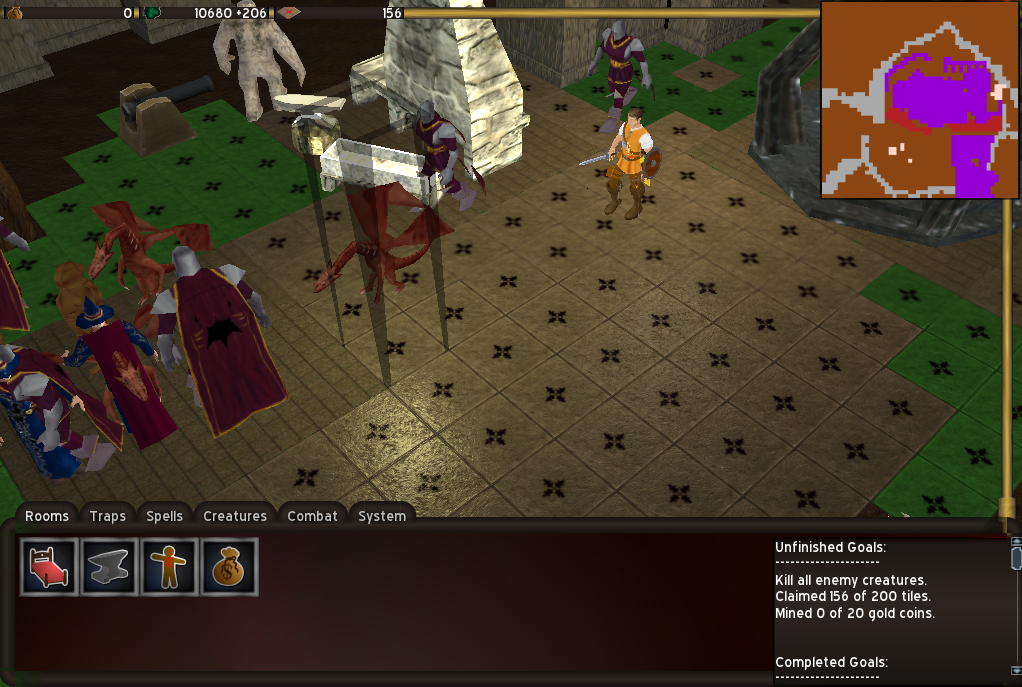Image resolution: width=1022 pixels, height=687 pixels.
Task: Pick the money bag treasury icon
Action: [x=229, y=567]
